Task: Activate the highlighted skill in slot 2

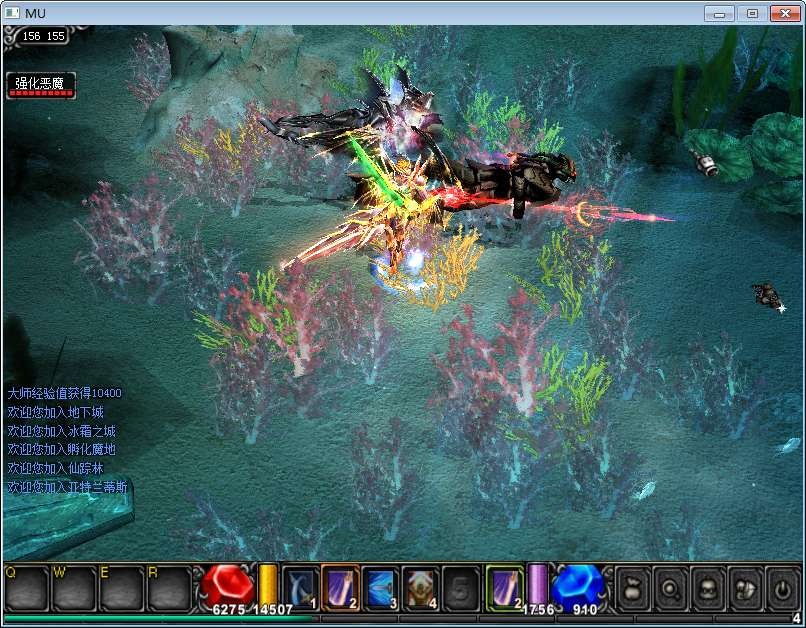Action: click(340, 587)
